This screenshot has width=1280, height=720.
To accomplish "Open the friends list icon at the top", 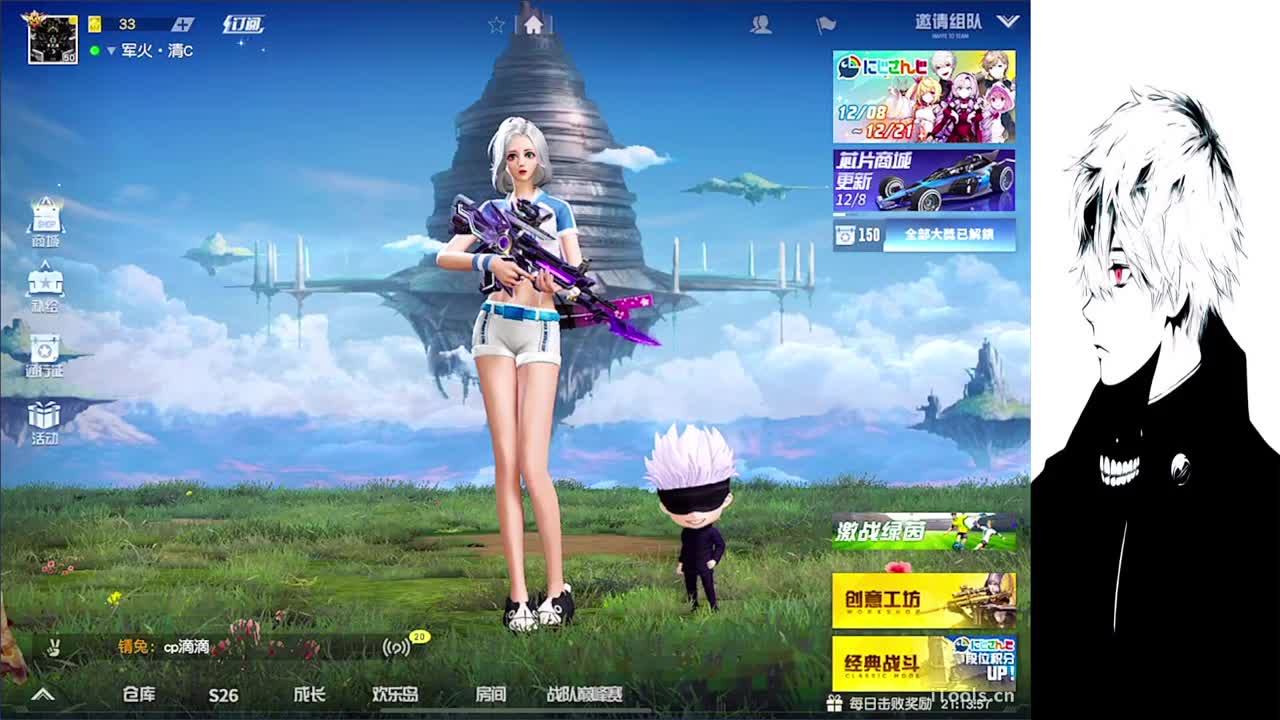I will 760,23.
